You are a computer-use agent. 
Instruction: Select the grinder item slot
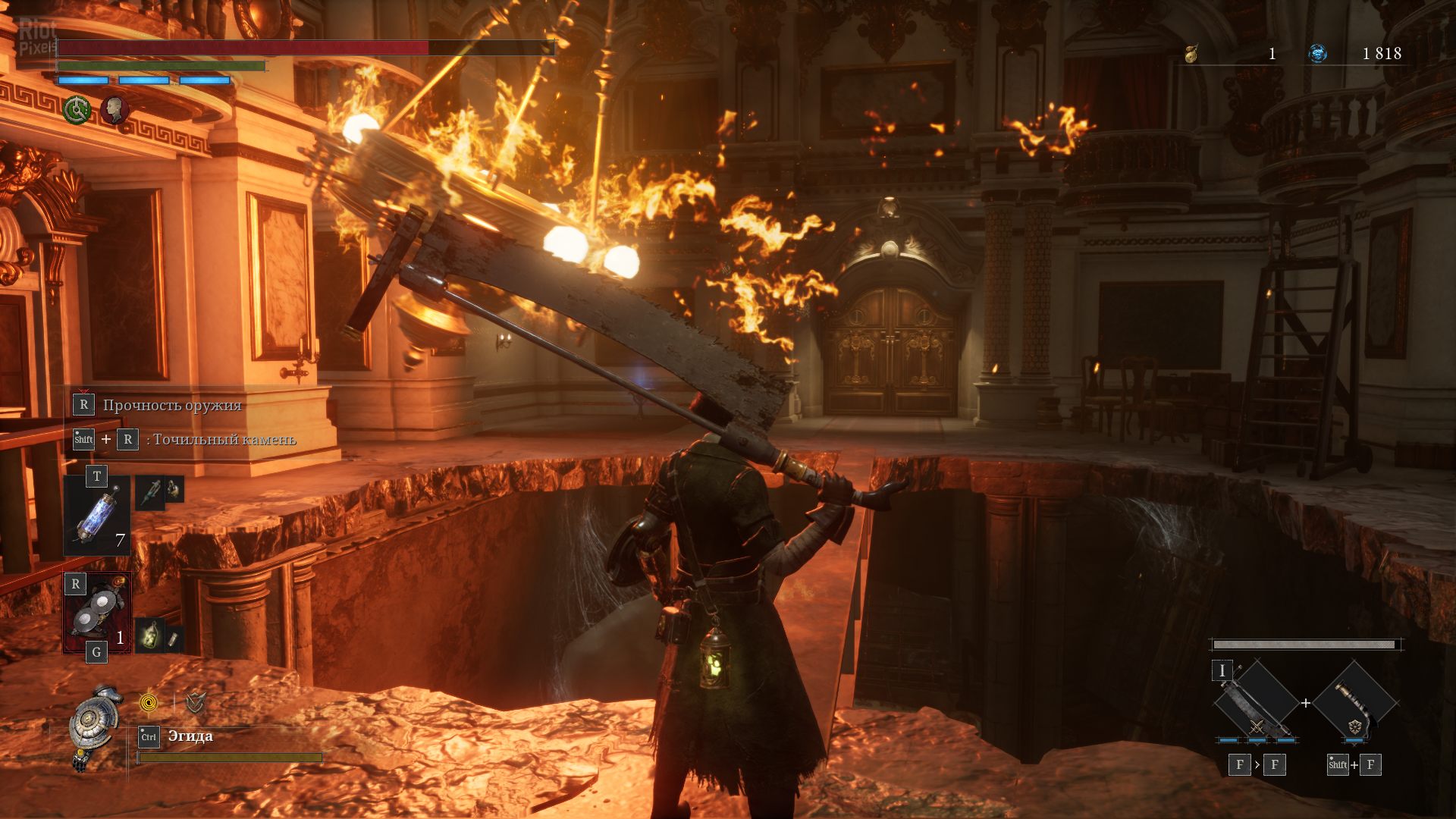tap(97, 613)
